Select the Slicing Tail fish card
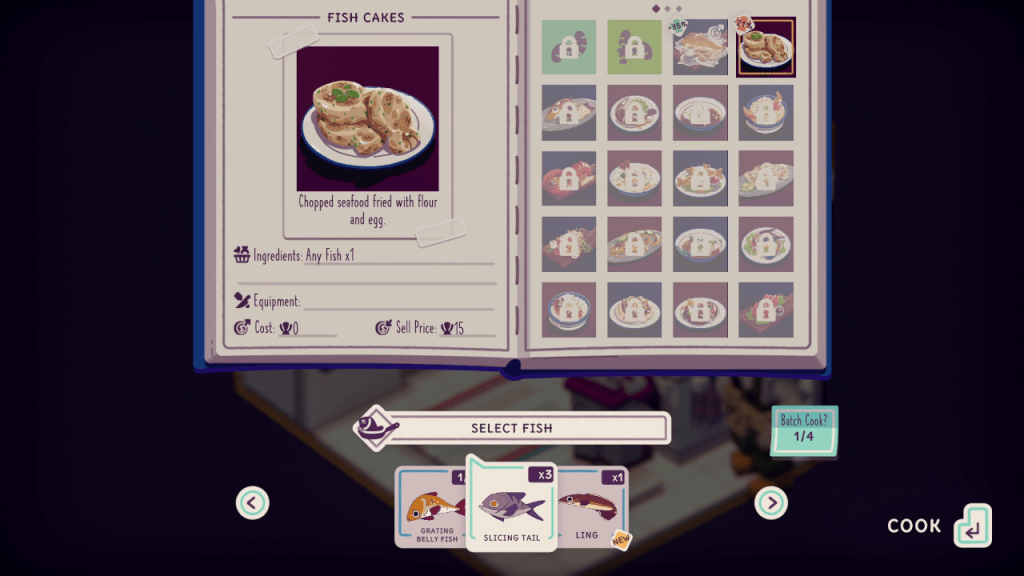The height and width of the screenshot is (576, 1024). coord(511,506)
